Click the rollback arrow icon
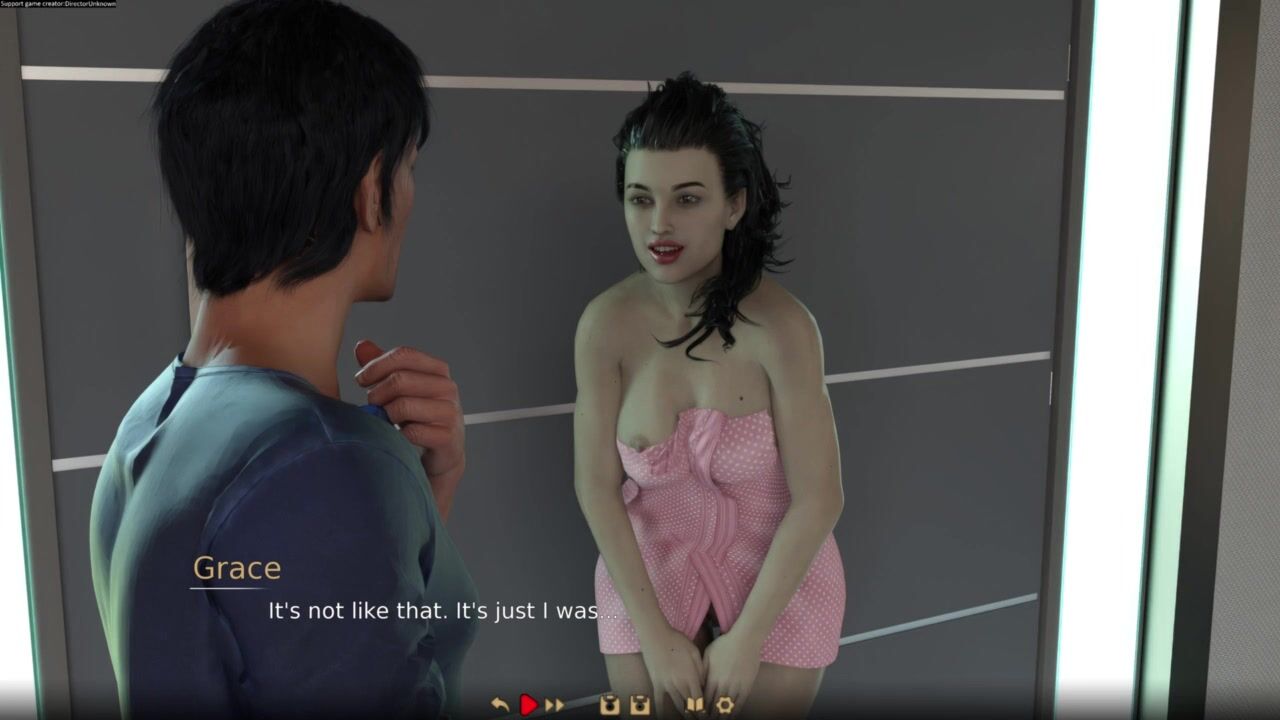The height and width of the screenshot is (720, 1280). [501, 705]
